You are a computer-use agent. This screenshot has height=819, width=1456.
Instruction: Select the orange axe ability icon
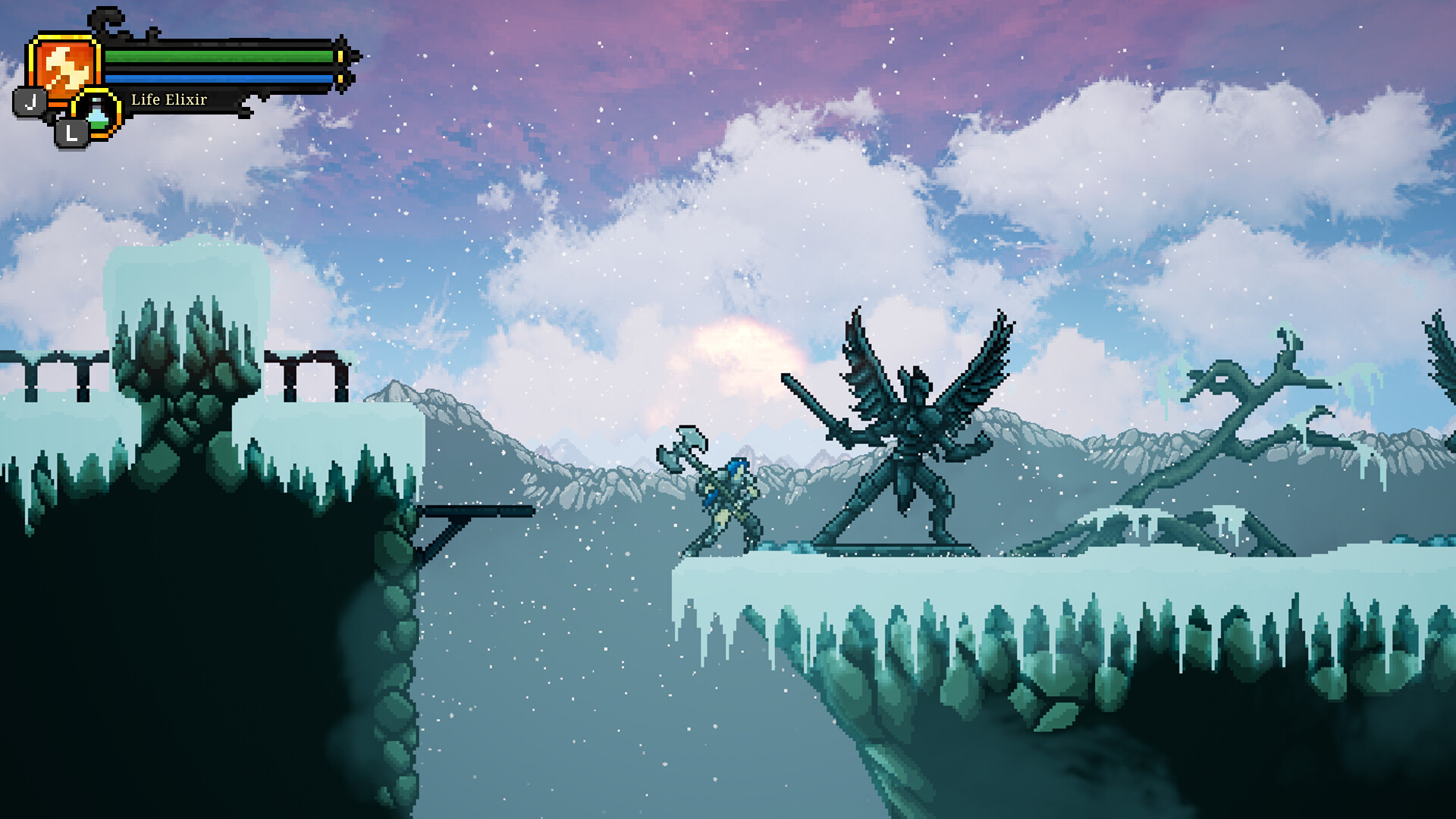[x=64, y=67]
